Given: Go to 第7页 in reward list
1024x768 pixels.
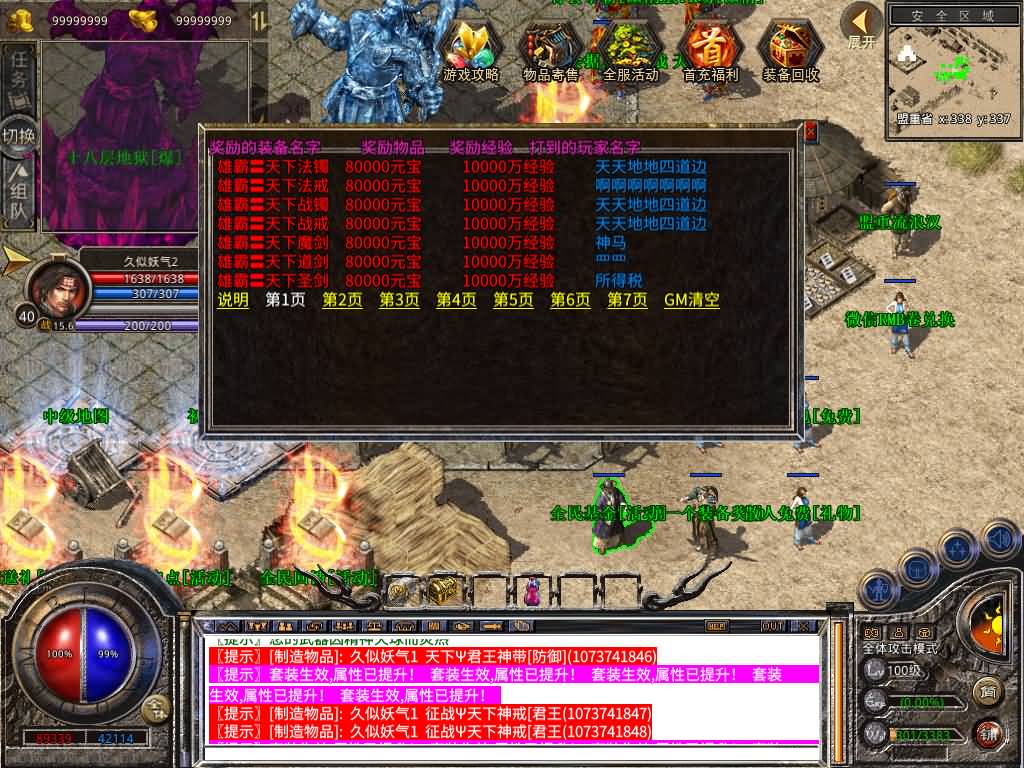Looking at the screenshot, I should 628,300.
